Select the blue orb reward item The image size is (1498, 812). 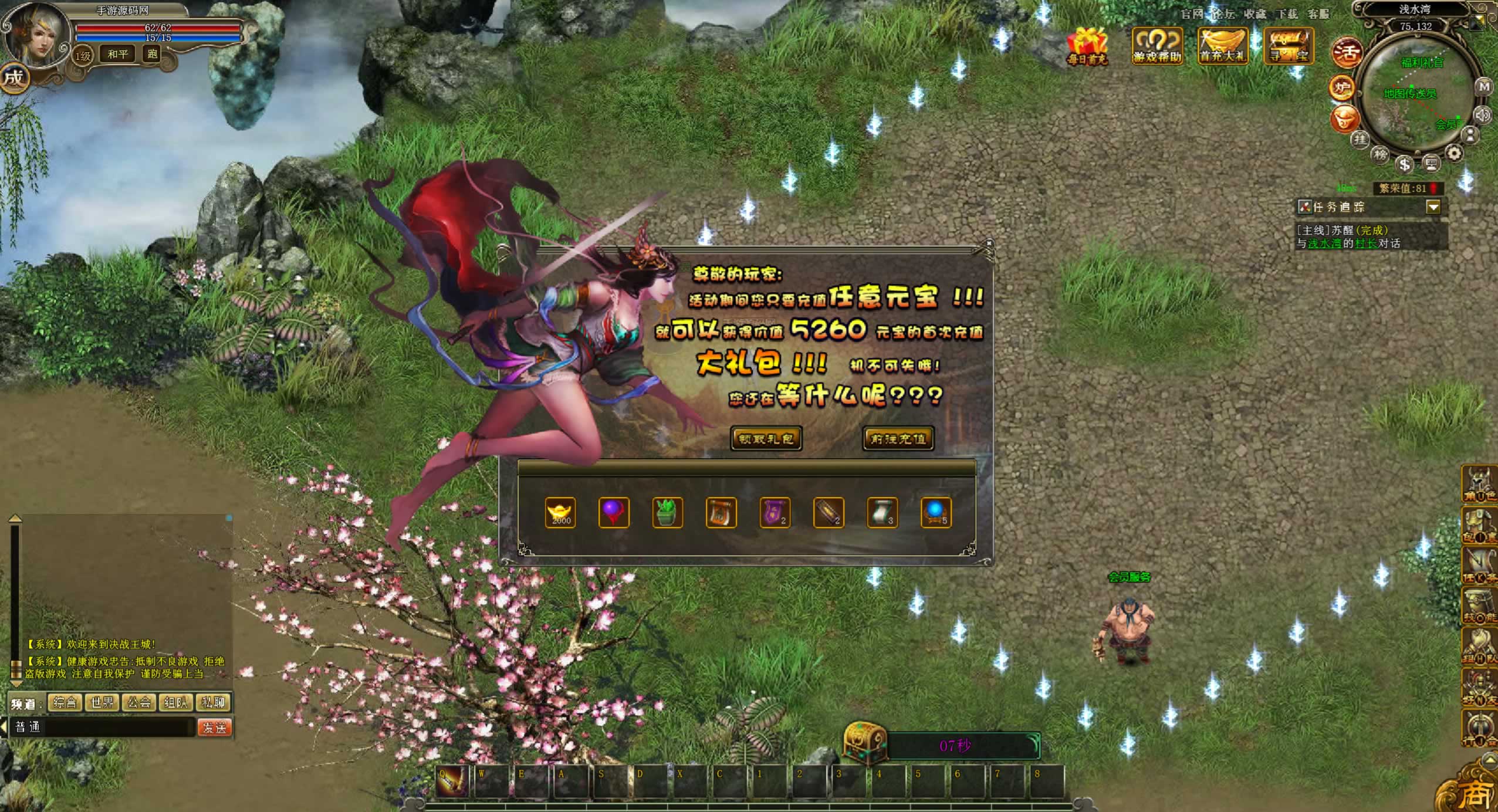(936, 513)
